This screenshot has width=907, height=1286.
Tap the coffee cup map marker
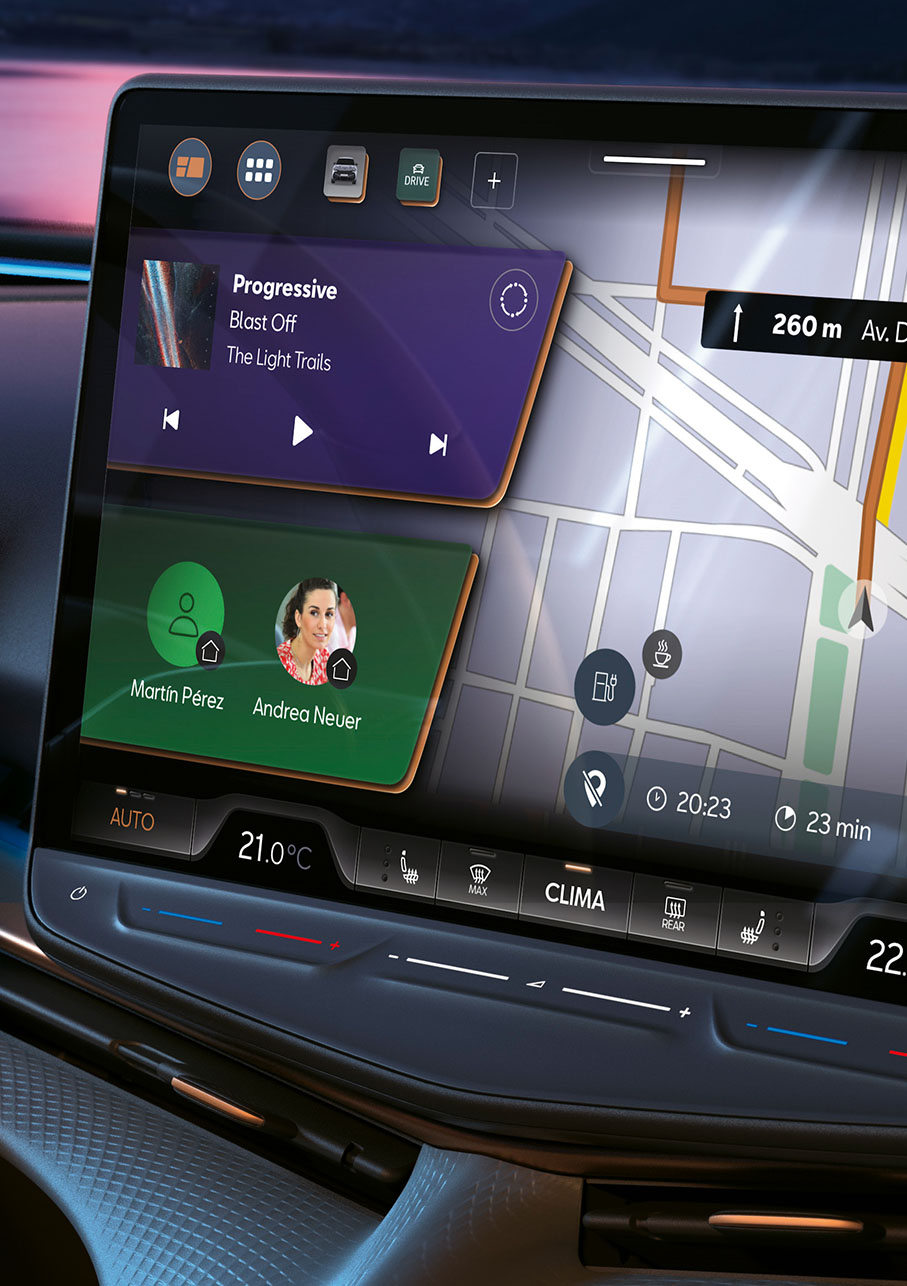pos(662,655)
